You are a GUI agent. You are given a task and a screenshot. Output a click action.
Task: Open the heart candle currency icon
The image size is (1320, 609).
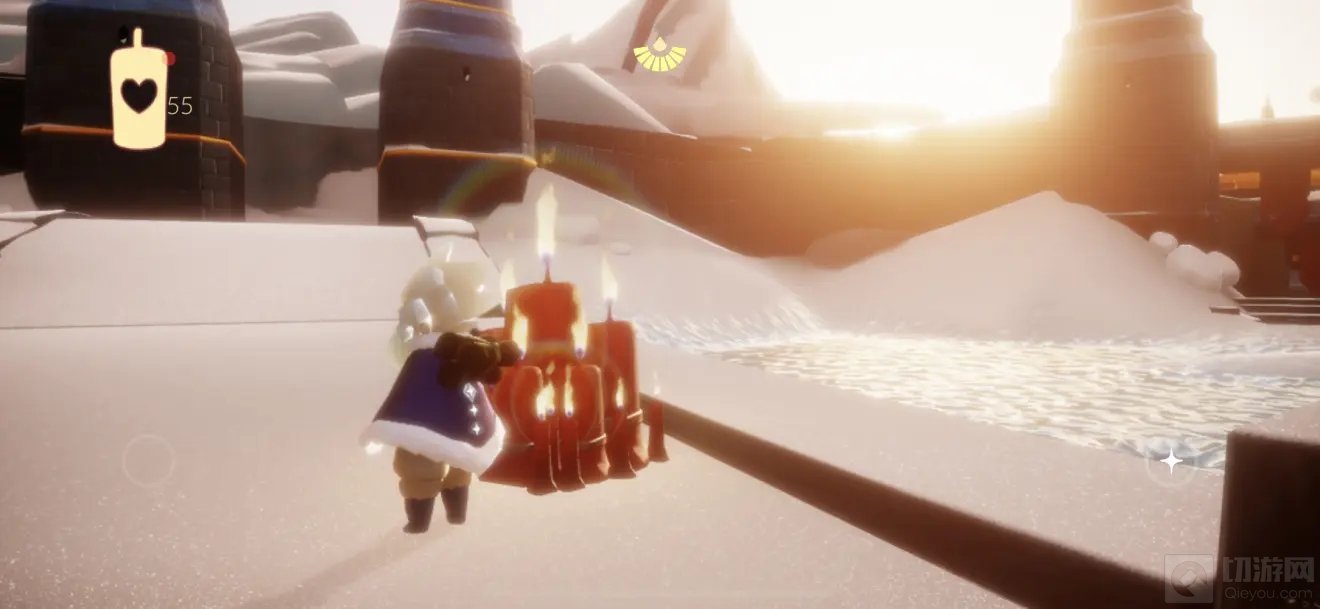coord(138,92)
